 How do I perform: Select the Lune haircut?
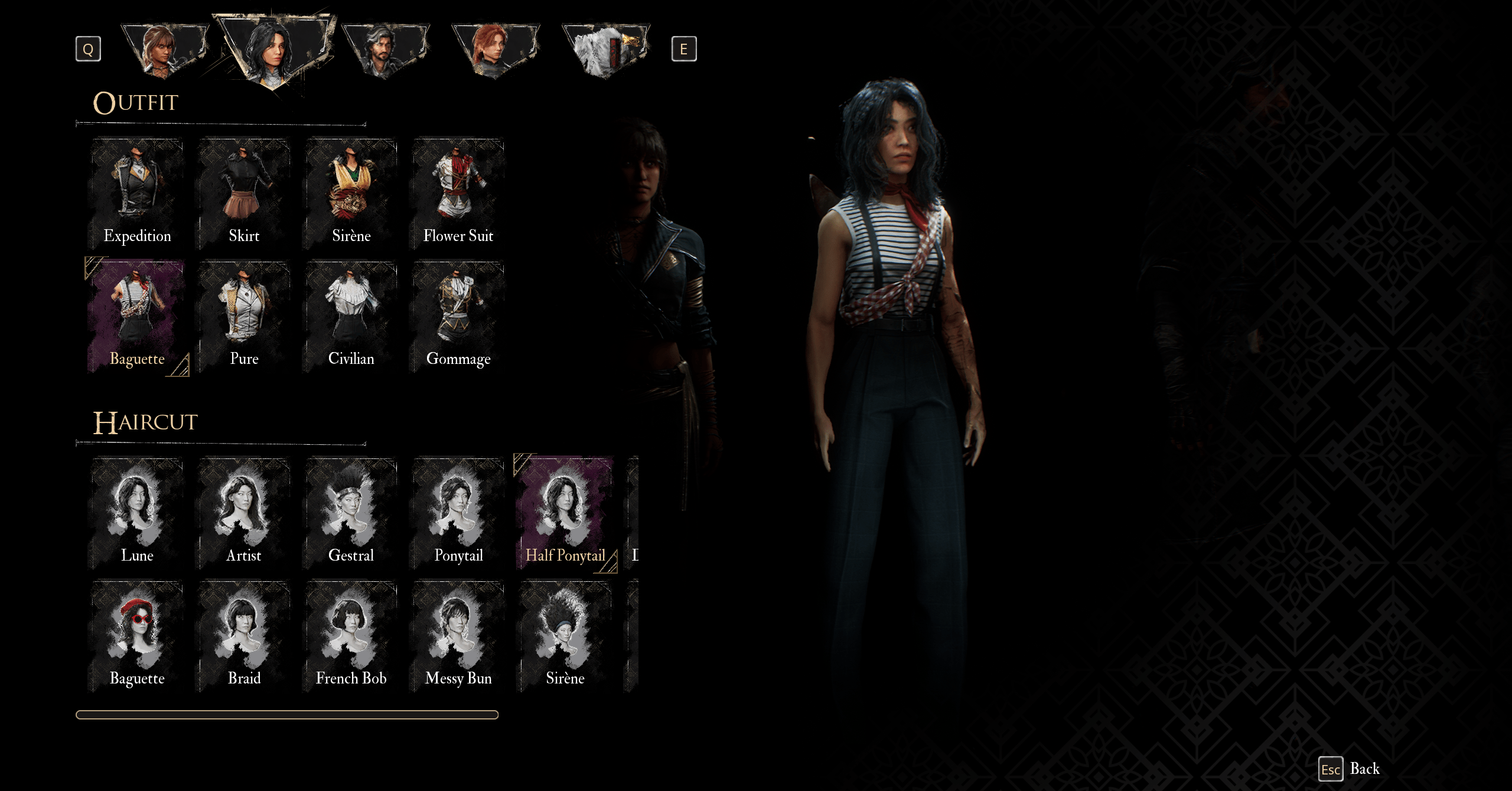pos(137,513)
